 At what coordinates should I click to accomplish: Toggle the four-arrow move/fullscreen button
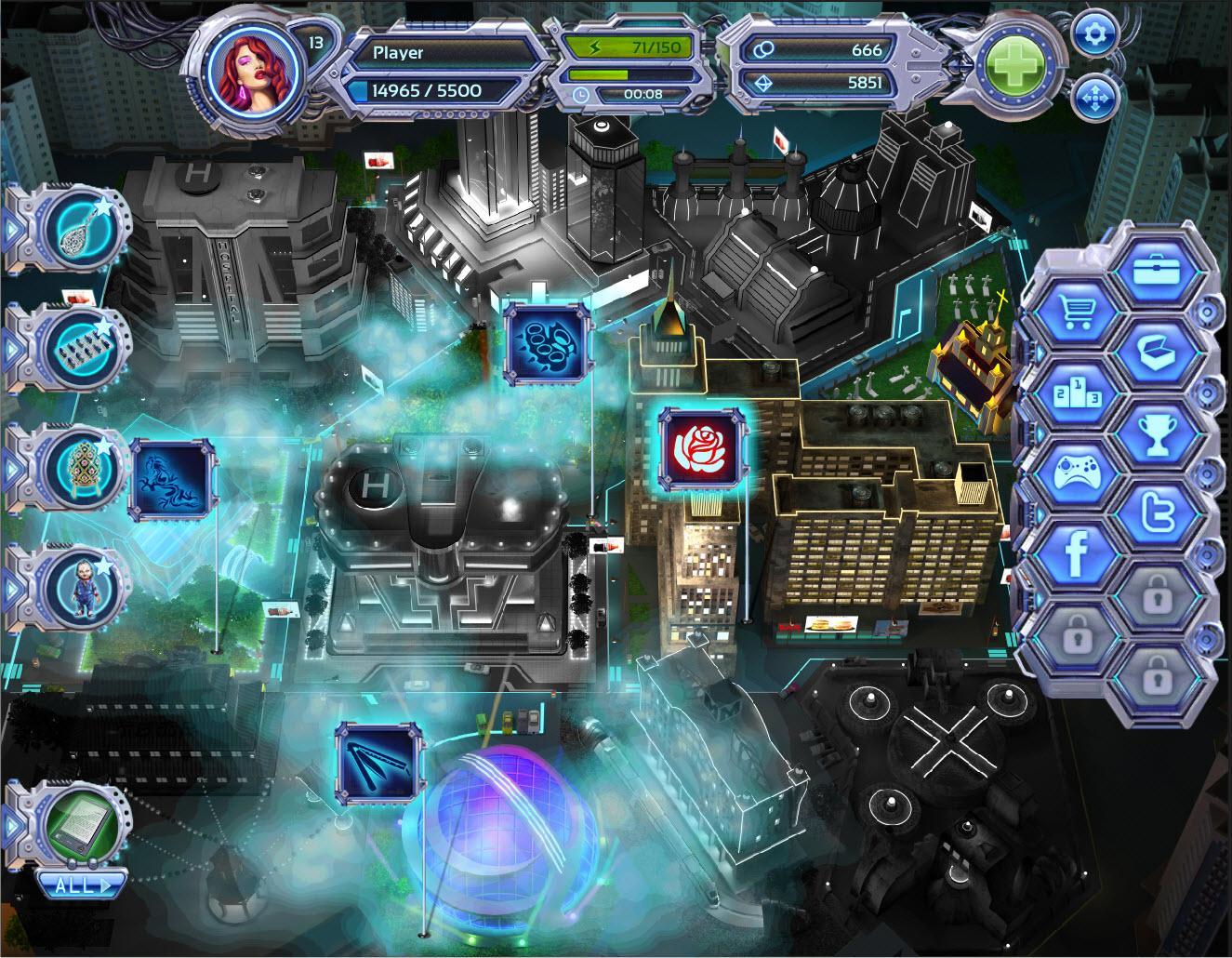click(1093, 98)
